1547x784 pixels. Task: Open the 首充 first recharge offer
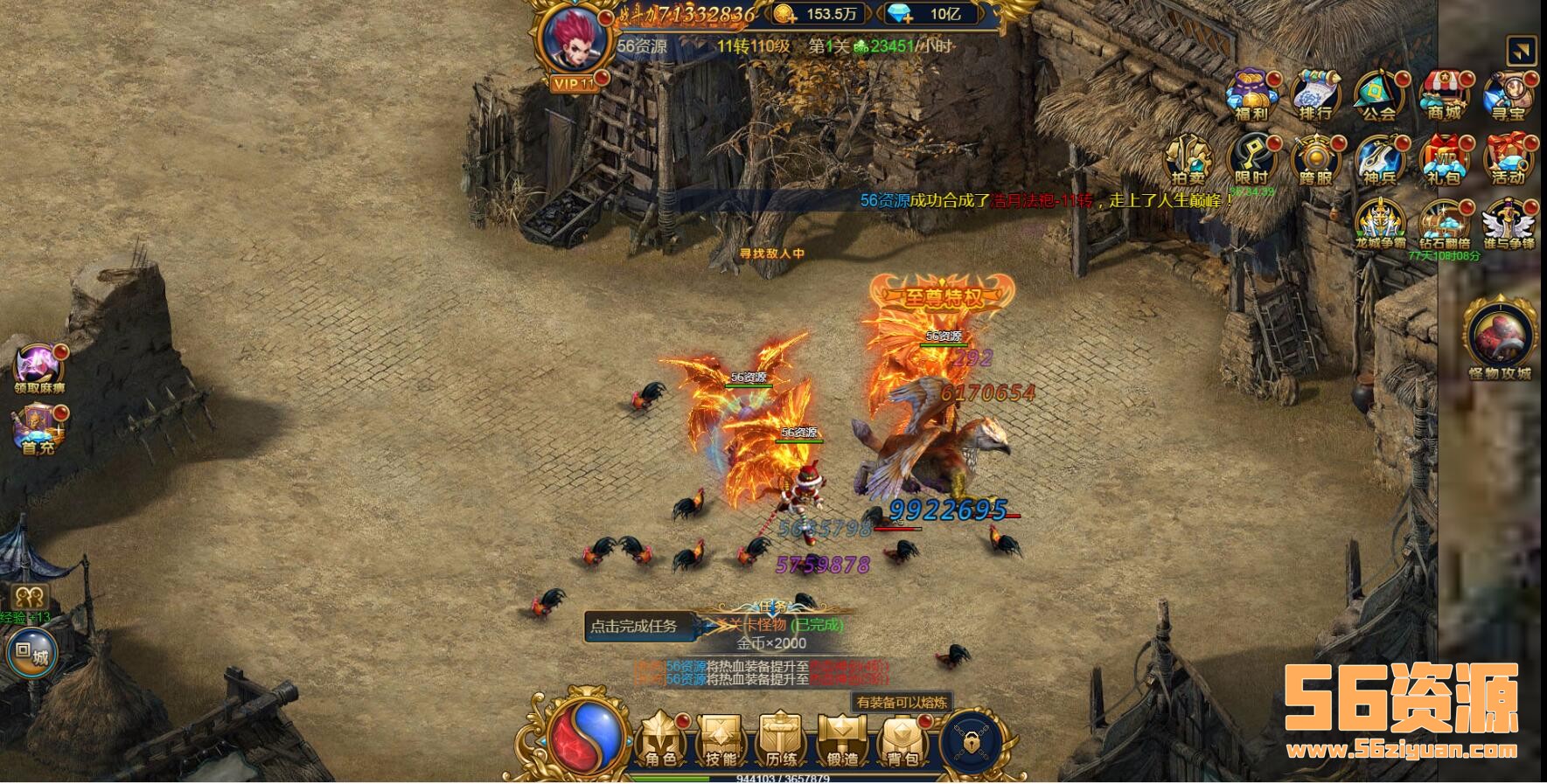[38, 427]
